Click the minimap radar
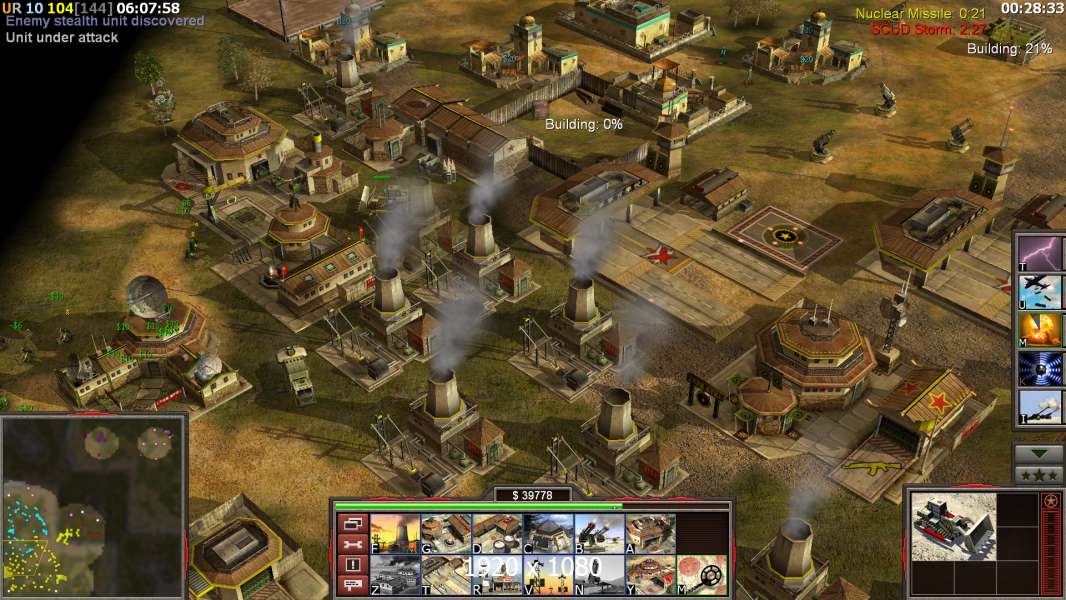The width and height of the screenshot is (1066, 600). [93, 504]
